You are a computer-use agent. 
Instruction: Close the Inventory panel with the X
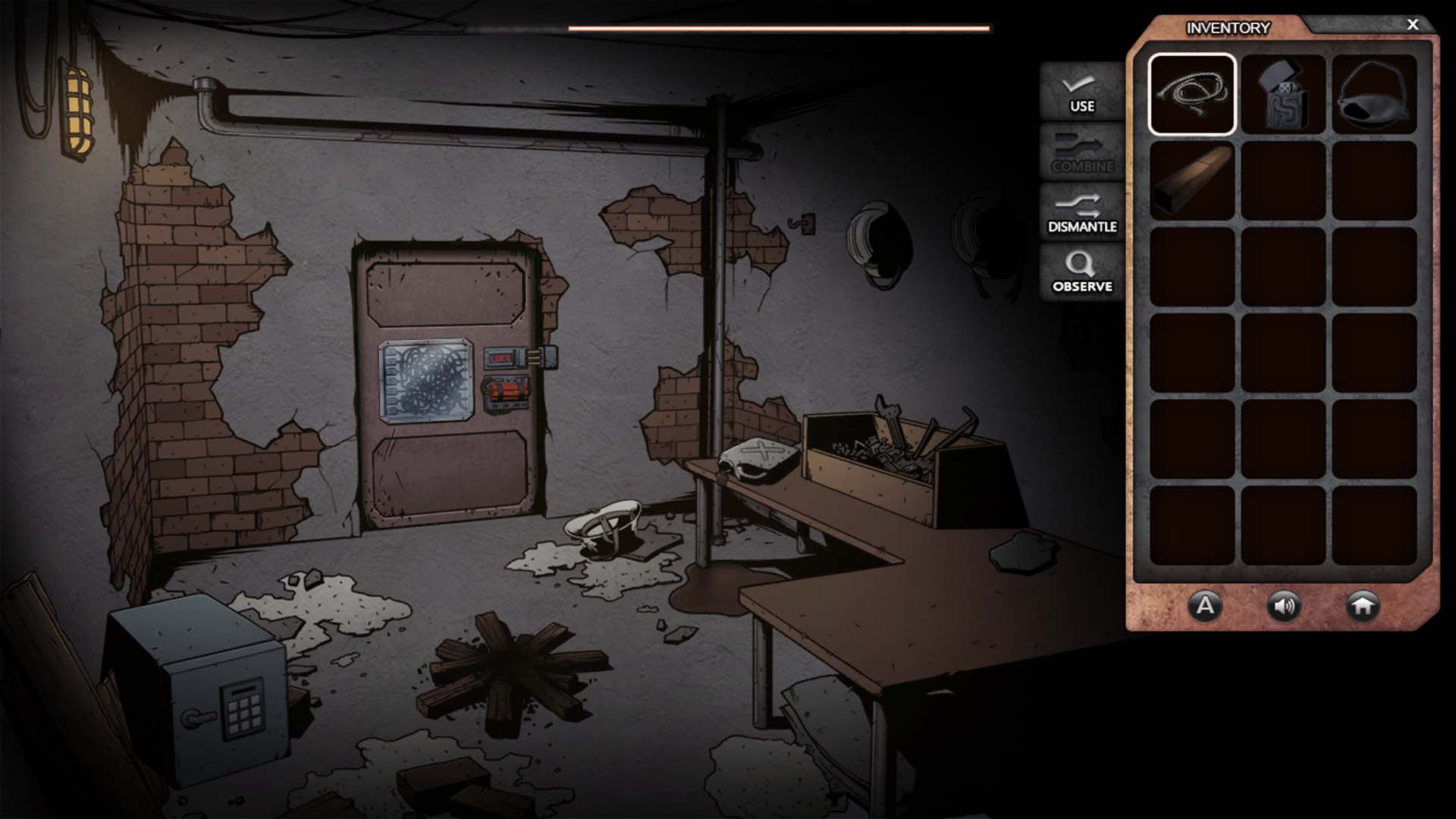(x=1412, y=24)
